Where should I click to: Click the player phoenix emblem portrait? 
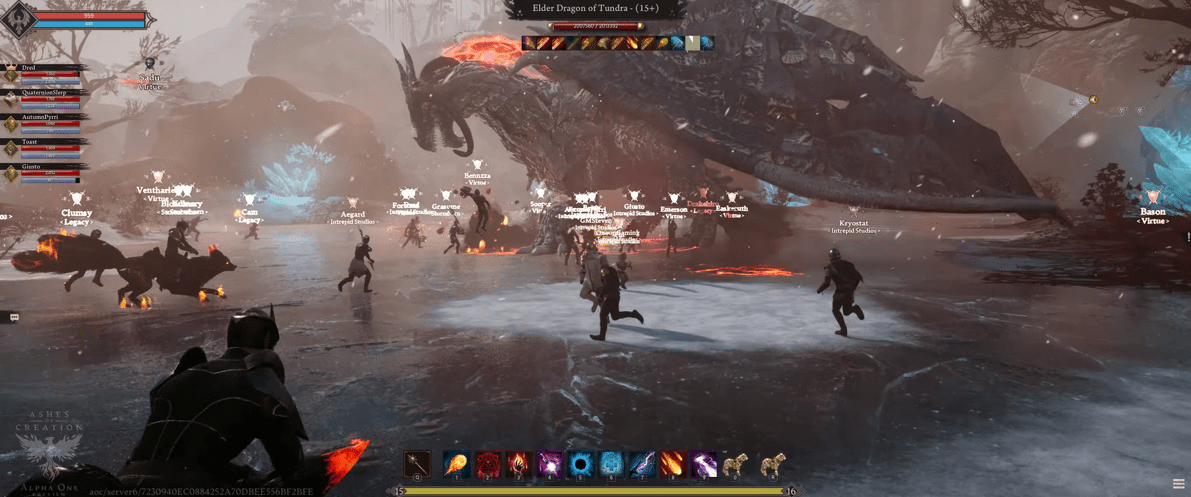20,20
